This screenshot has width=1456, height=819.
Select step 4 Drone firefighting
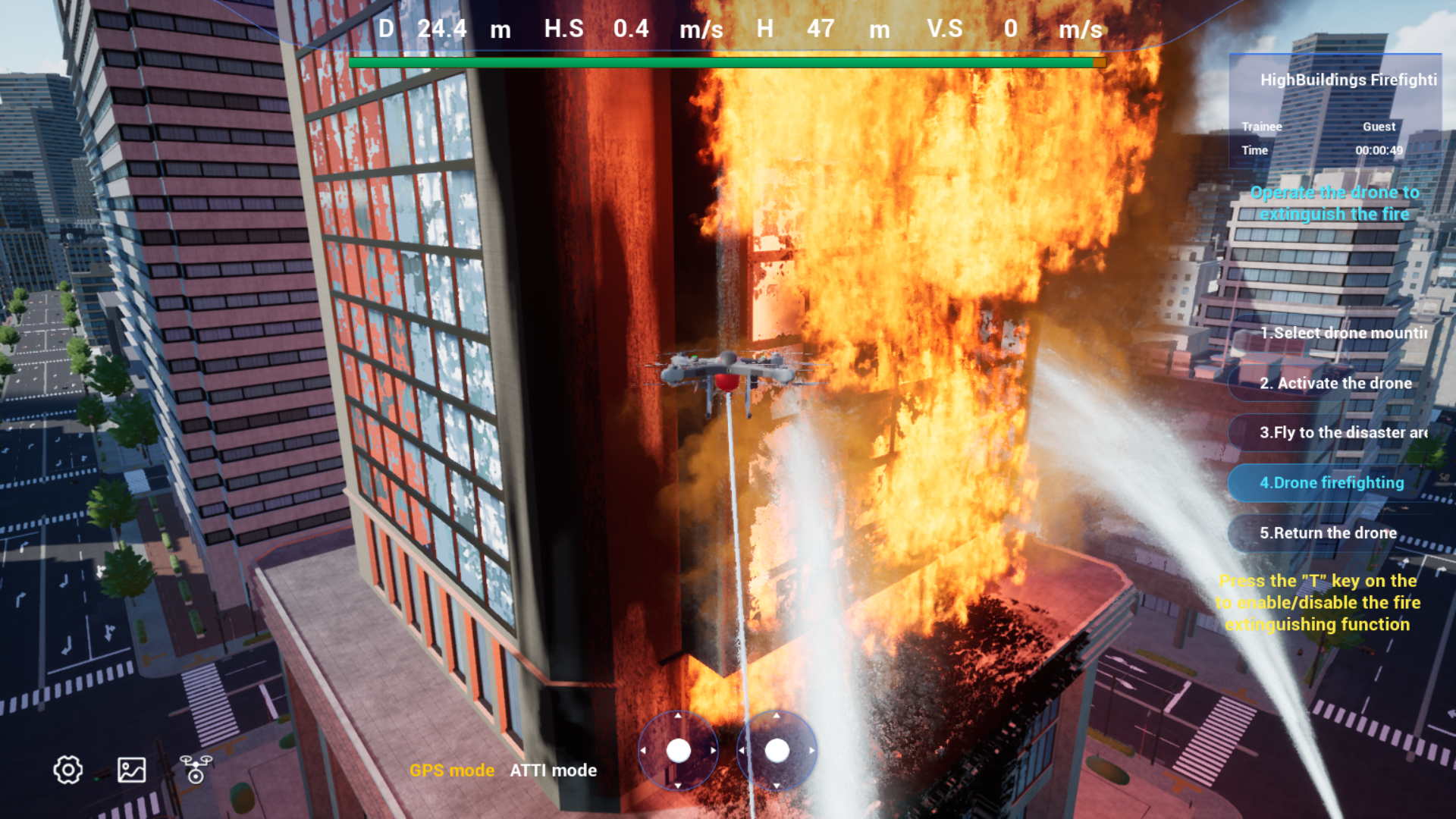[x=1332, y=482]
